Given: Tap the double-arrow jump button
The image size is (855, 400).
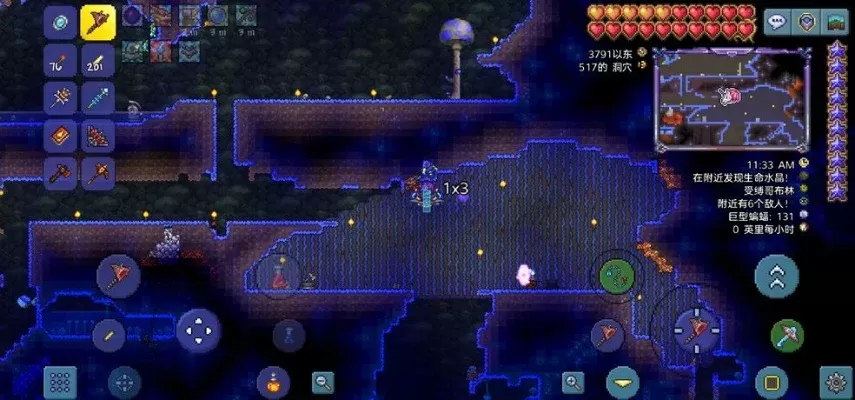Looking at the screenshot, I should (776, 273).
